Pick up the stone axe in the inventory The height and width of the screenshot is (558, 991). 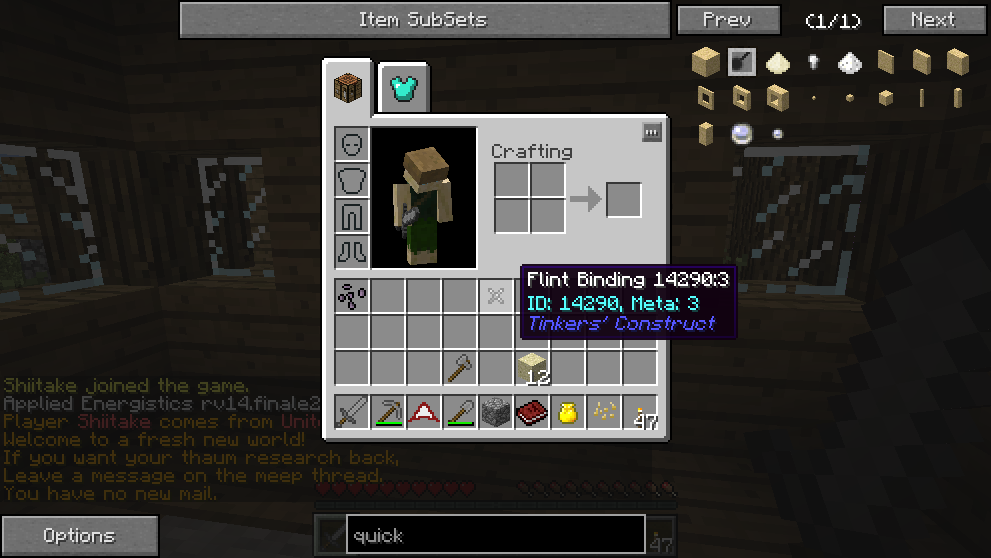click(x=460, y=368)
